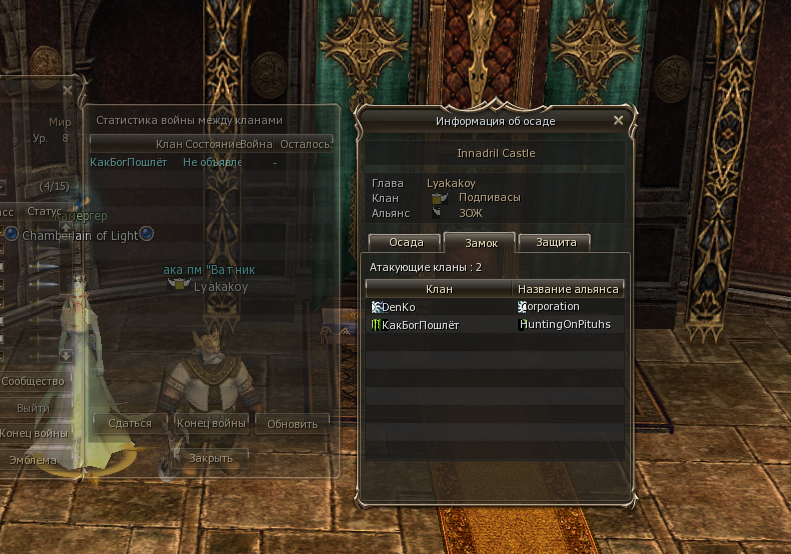Open the Сообщество button

33,382
